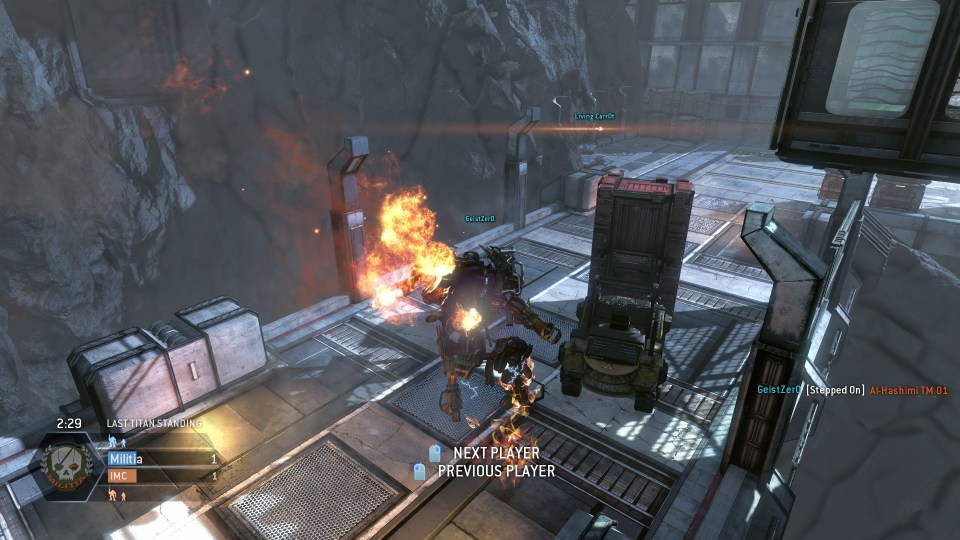Click the skull faction emblem
The height and width of the screenshot is (540, 960).
[67, 468]
